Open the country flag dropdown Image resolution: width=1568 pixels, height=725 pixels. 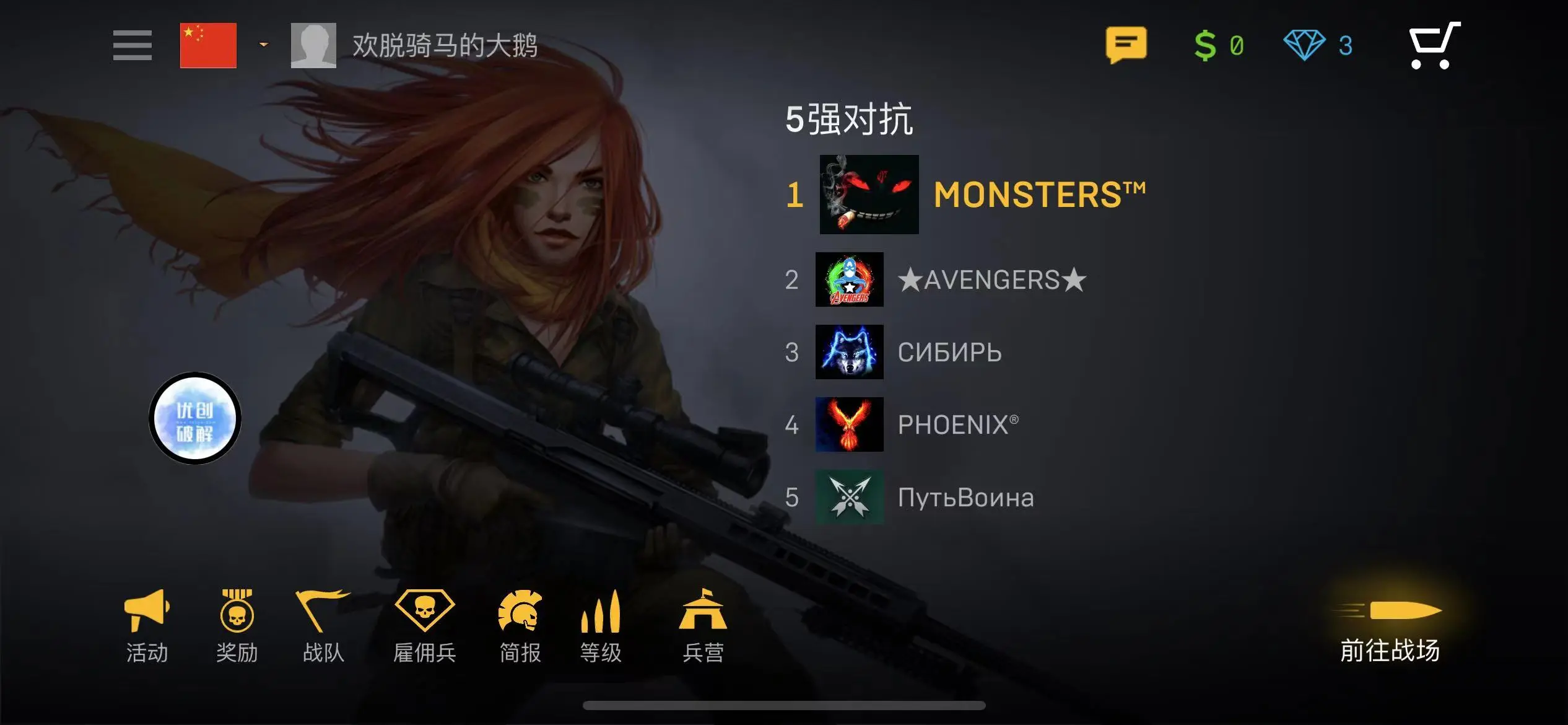pos(263,45)
